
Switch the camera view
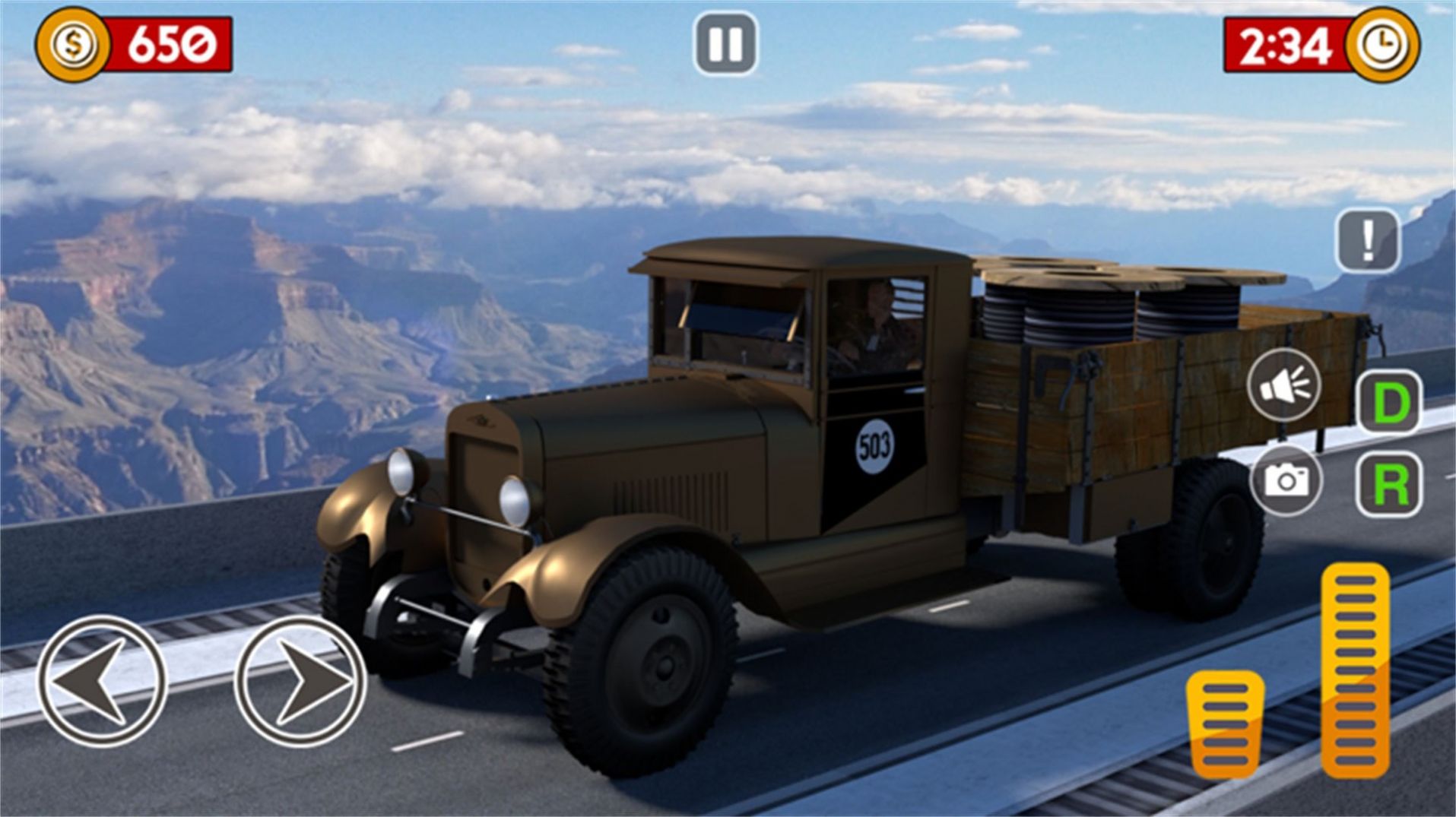pyautogui.click(x=1286, y=480)
